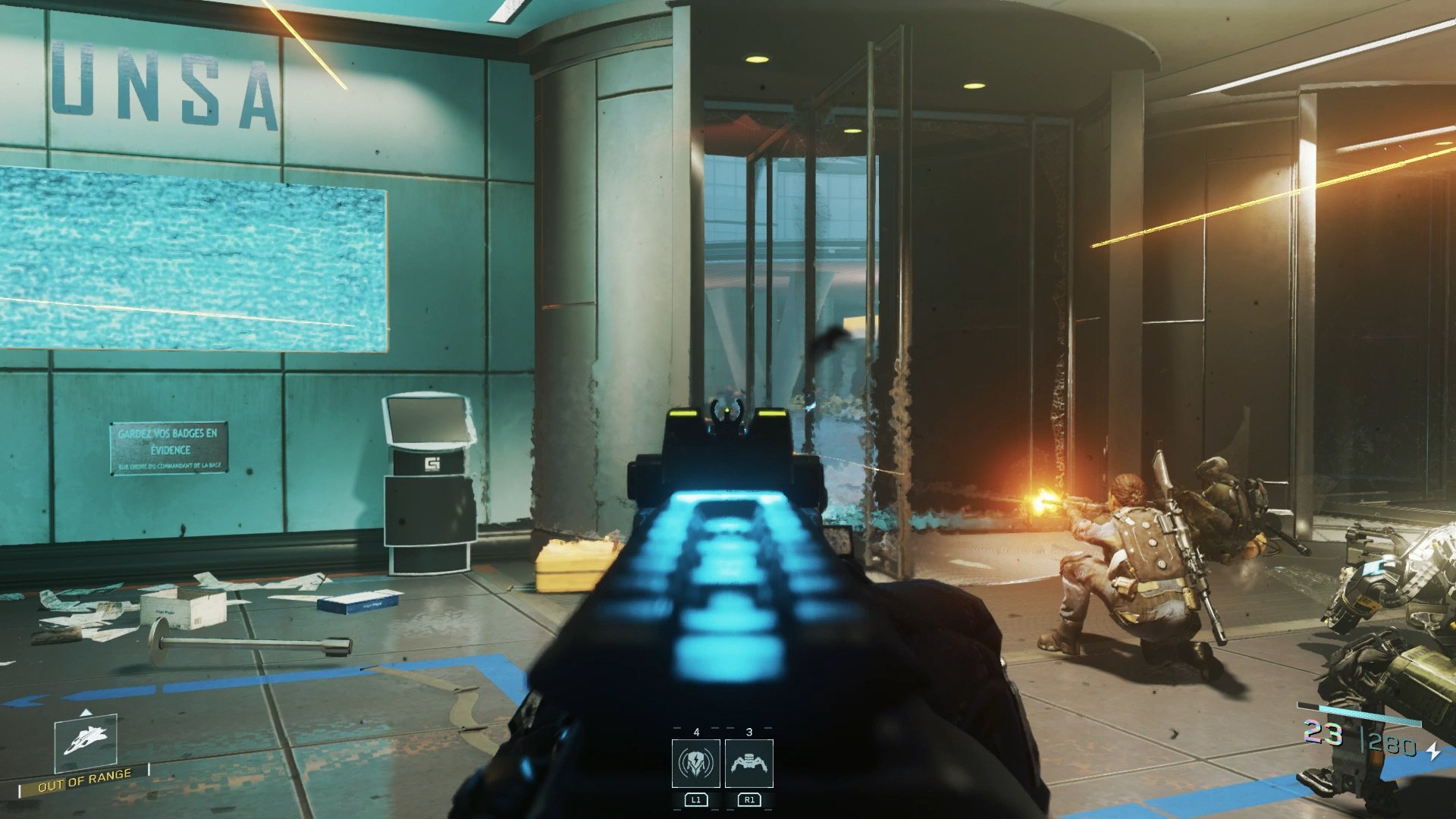Toggle the shield grenade counter showing 4
This screenshot has width=1456, height=819.
click(x=697, y=733)
